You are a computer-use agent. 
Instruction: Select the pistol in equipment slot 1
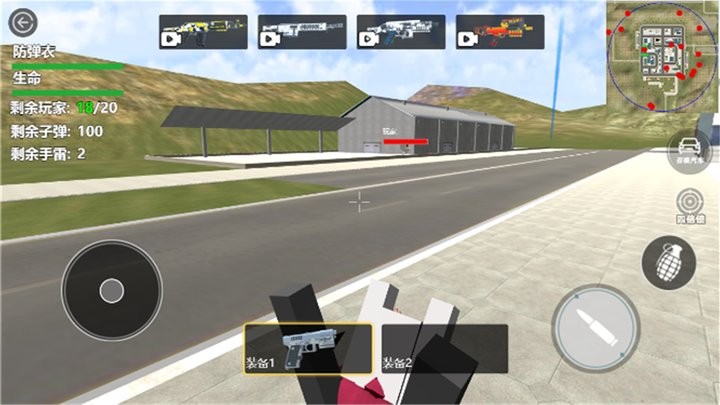point(308,348)
